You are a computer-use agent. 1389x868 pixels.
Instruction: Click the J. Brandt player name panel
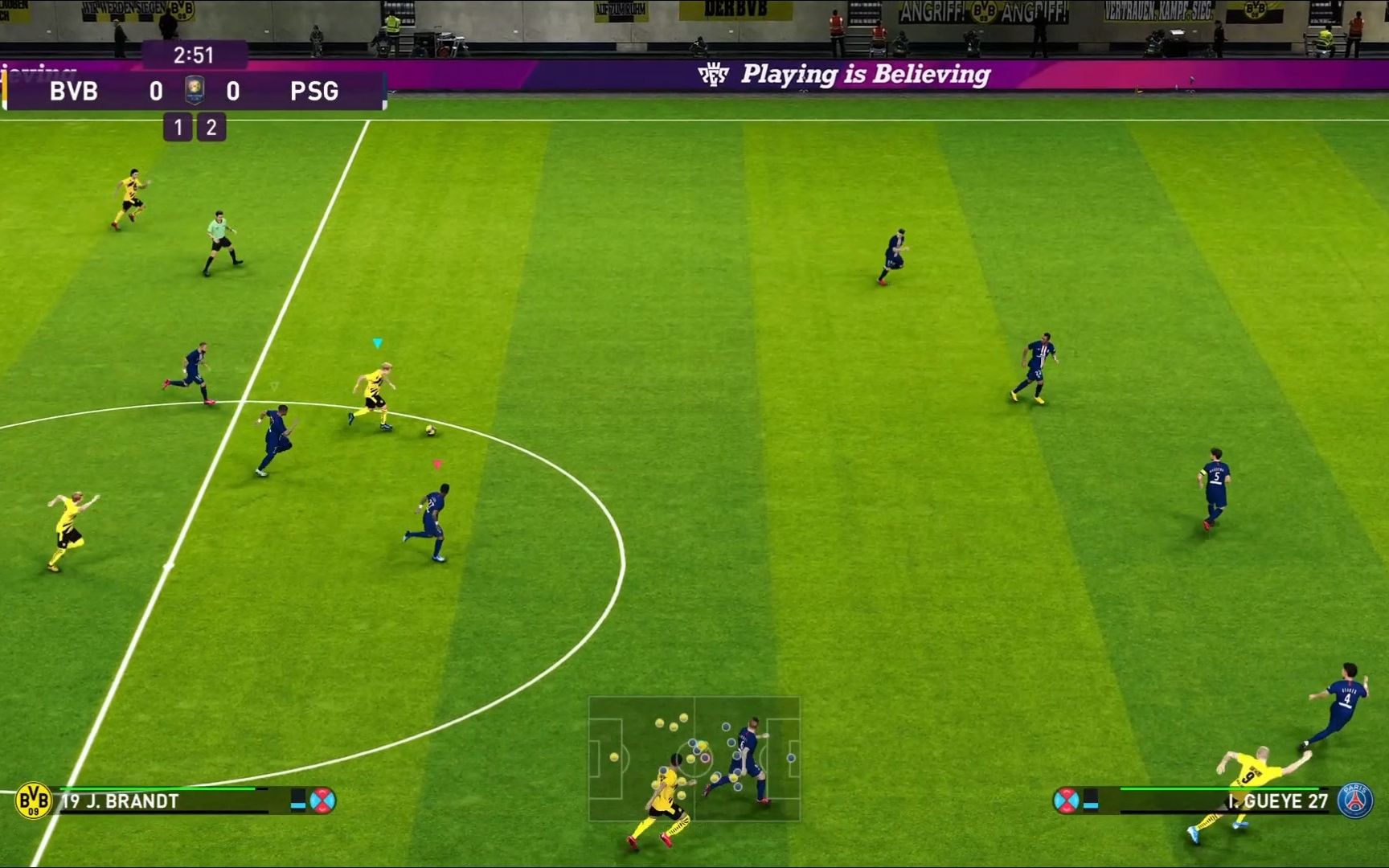coord(121,801)
